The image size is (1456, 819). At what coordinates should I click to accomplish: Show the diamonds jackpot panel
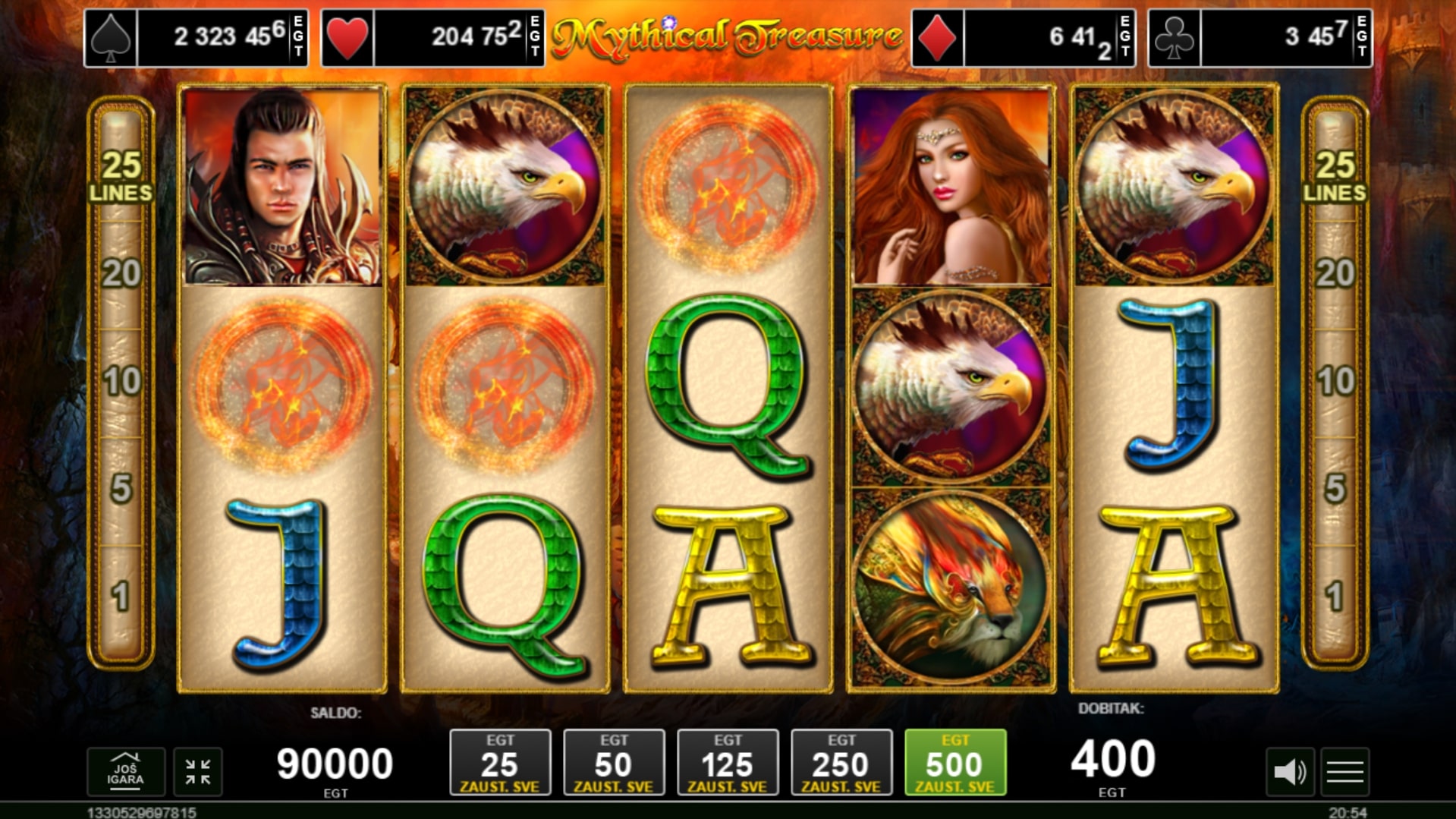click(x=1023, y=37)
